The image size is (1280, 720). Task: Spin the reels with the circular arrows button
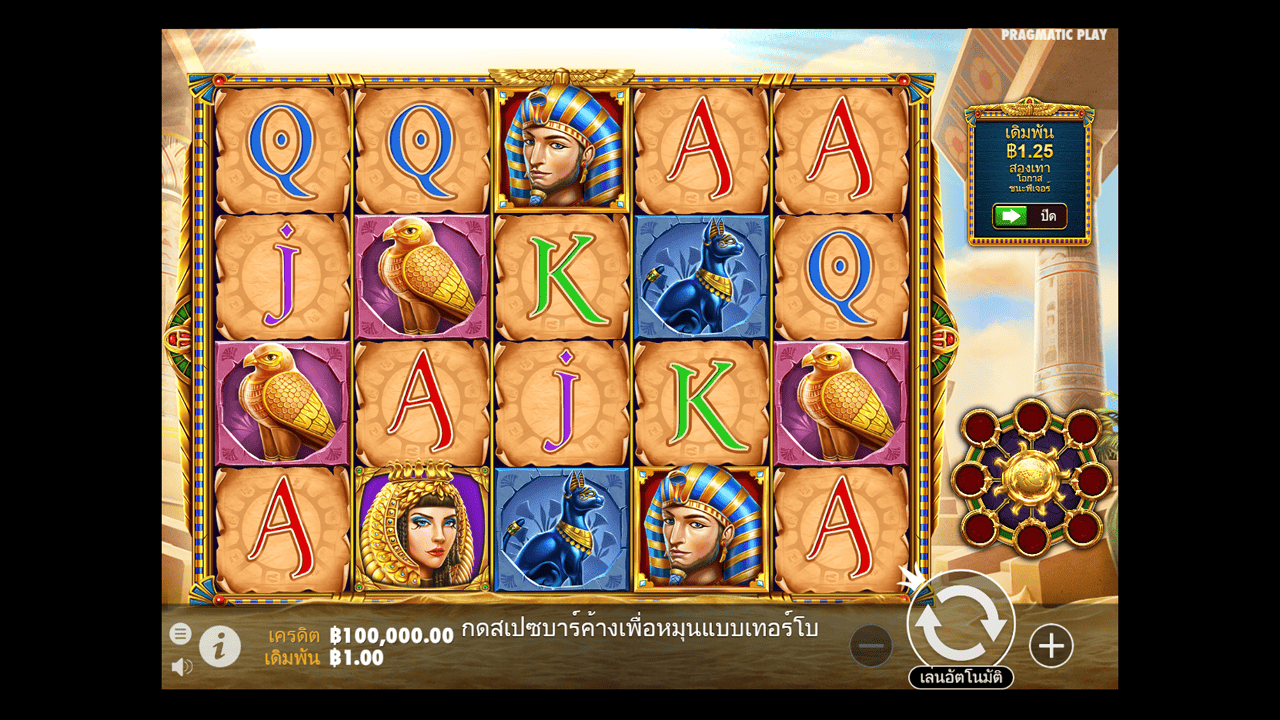pyautogui.click(x=961, y=624)
